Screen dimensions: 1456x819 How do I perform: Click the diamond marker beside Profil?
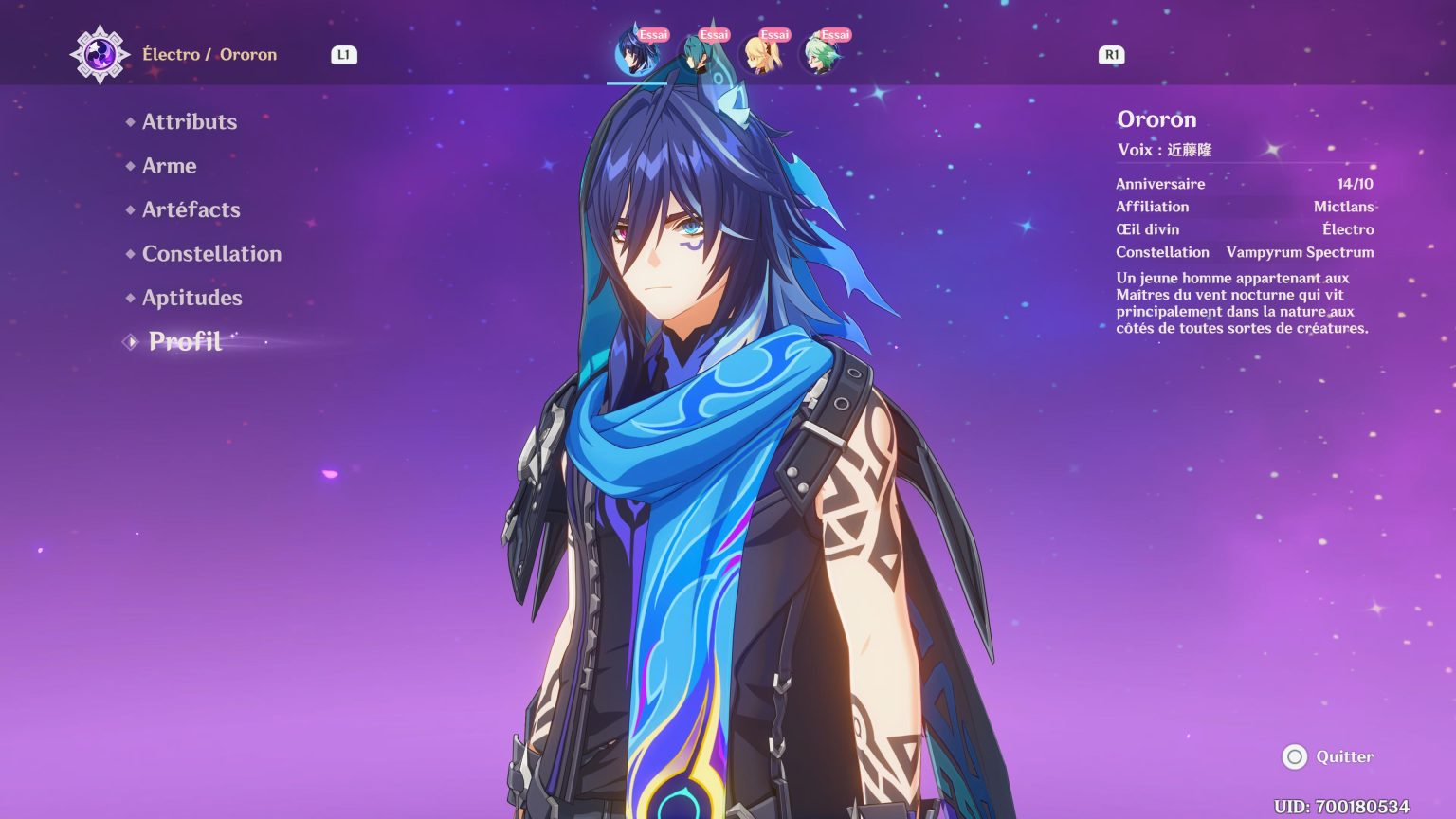[x=129, y=342]
